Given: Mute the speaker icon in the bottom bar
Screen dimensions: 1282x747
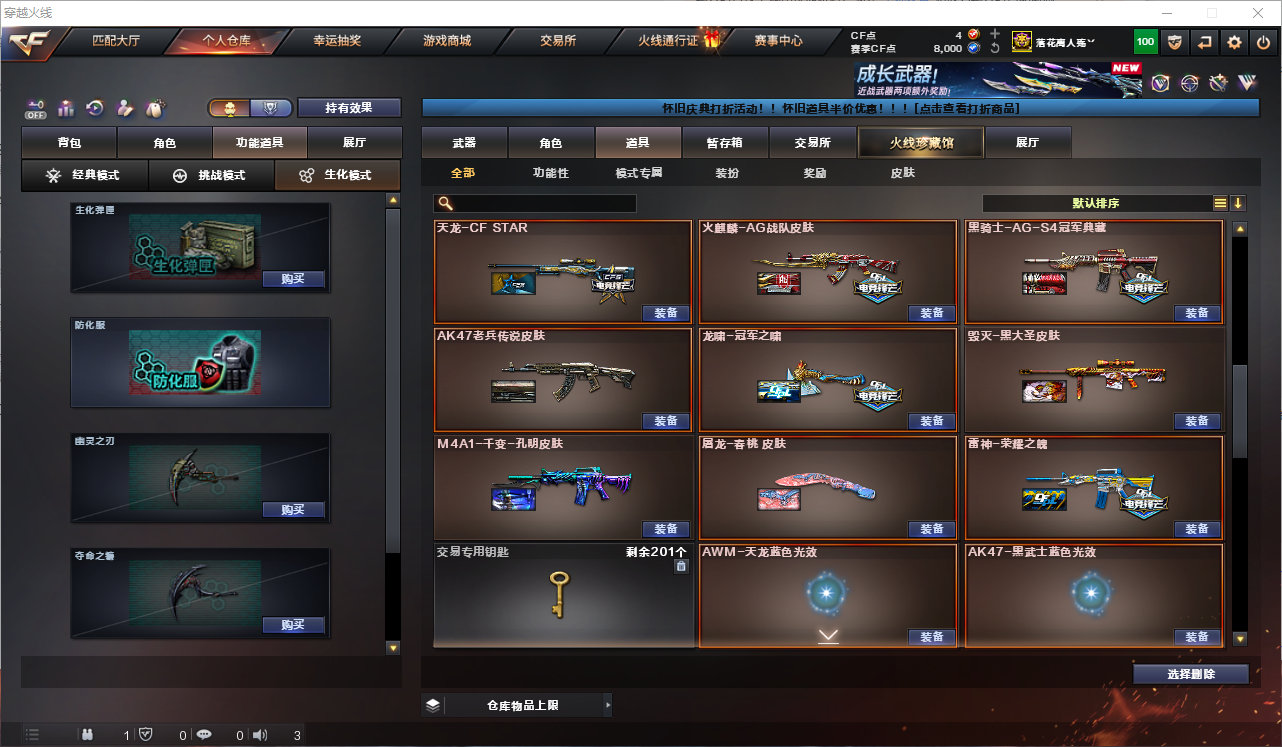Looking at the screenshot, I should [x=259, y=734].
